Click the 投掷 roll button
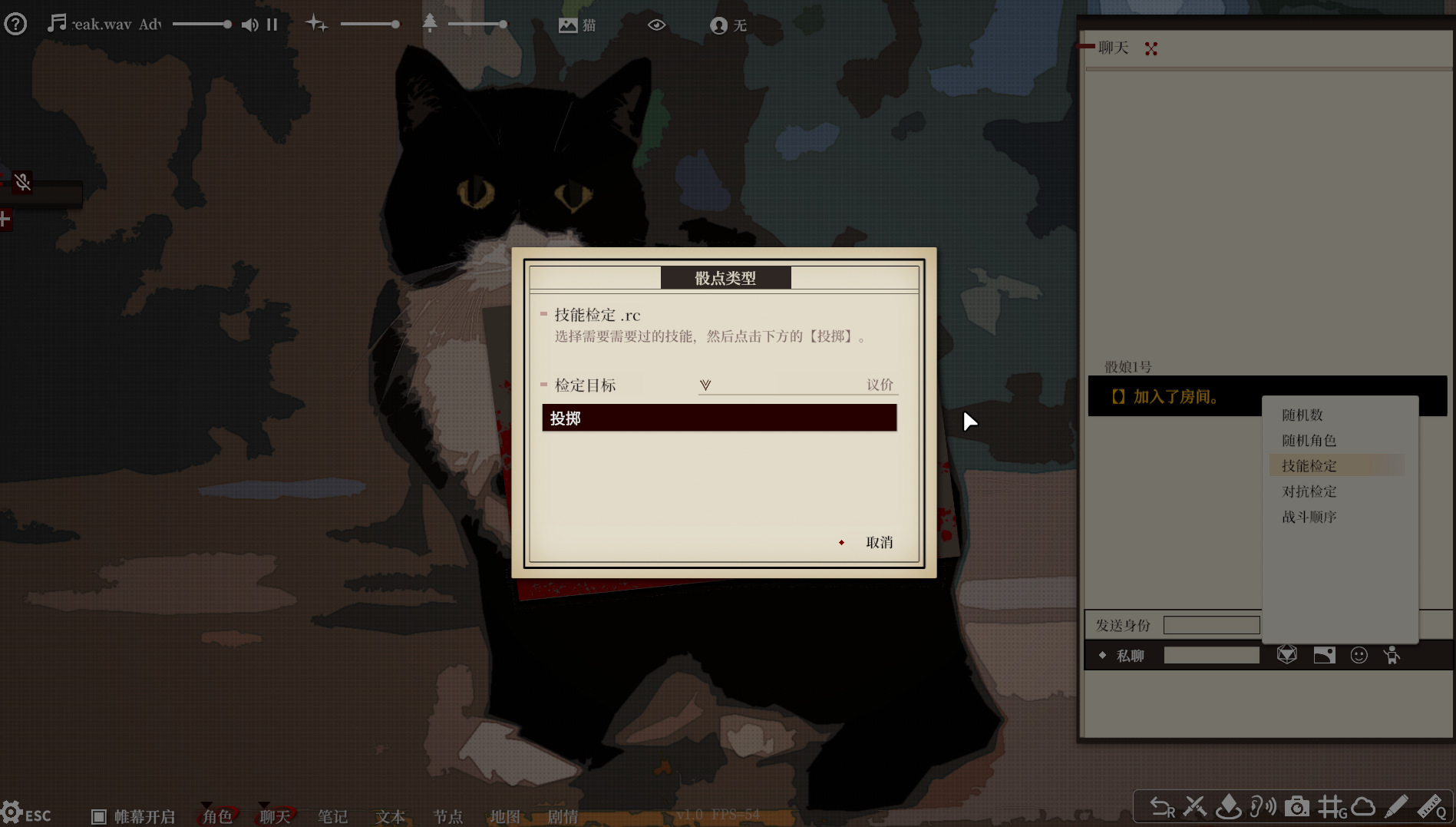1456x827 pixels. point(718,417)
